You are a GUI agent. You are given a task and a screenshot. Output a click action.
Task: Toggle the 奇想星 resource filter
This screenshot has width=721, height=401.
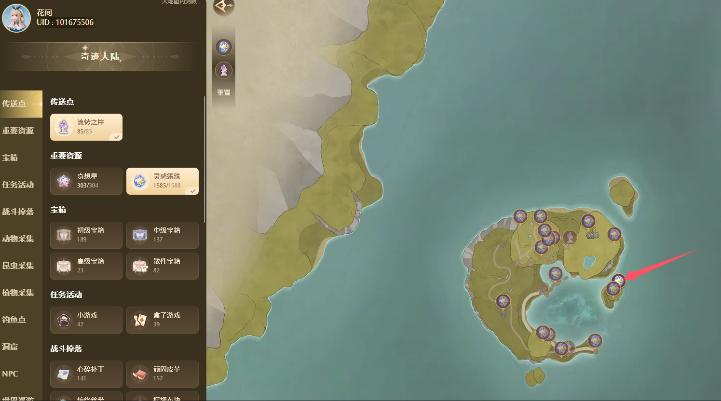[87, 180]
